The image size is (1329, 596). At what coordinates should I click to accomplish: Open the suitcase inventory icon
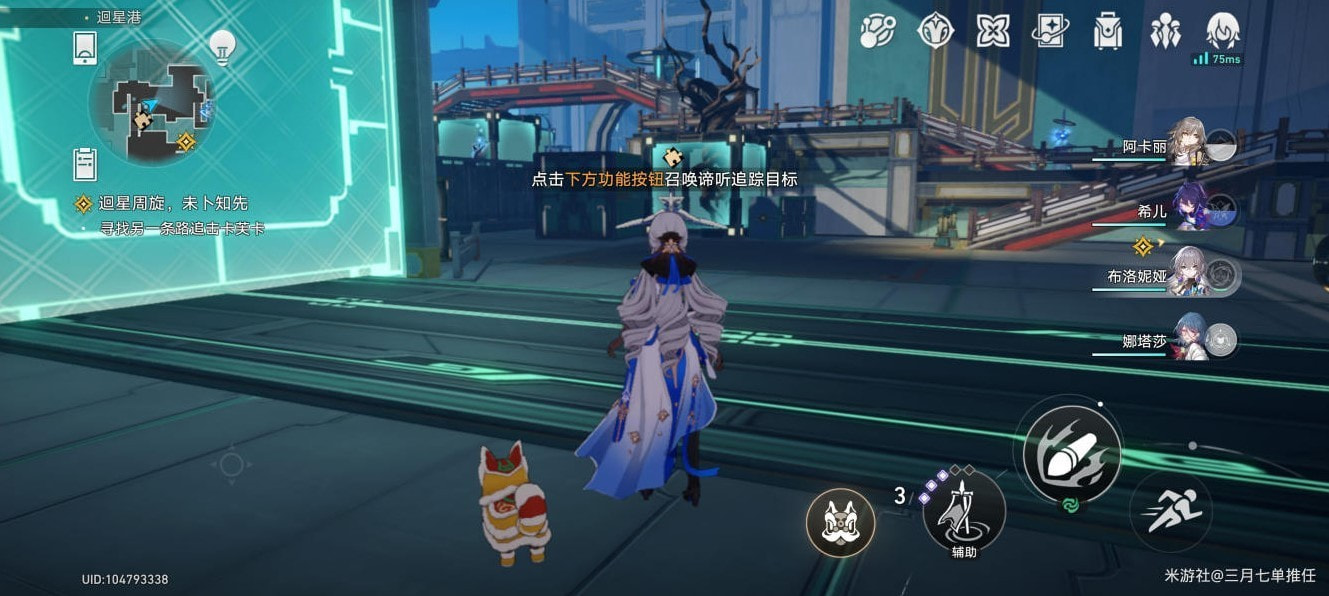[x=1107, y=31]
